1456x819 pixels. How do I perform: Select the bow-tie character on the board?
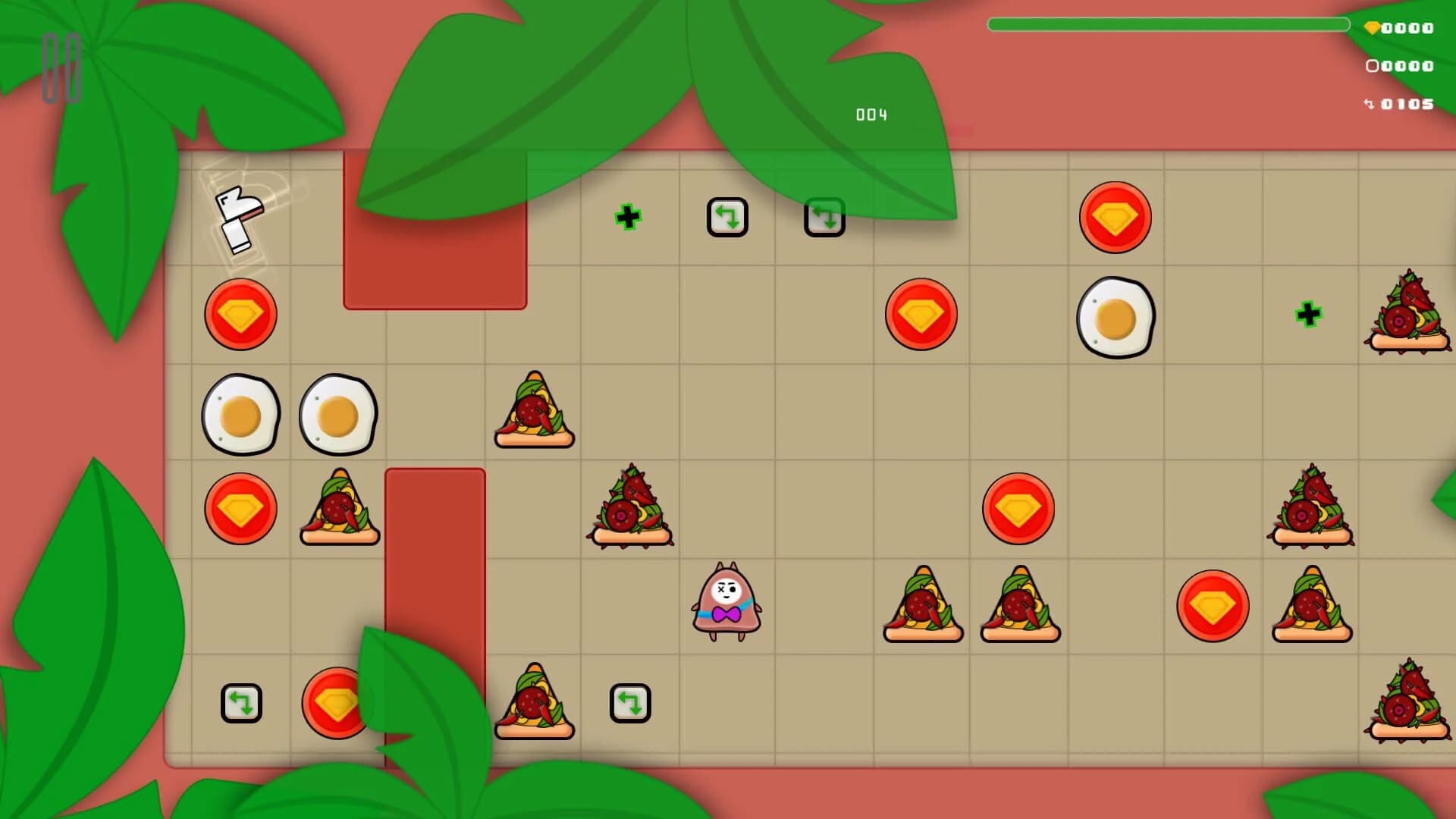[726, 603]
